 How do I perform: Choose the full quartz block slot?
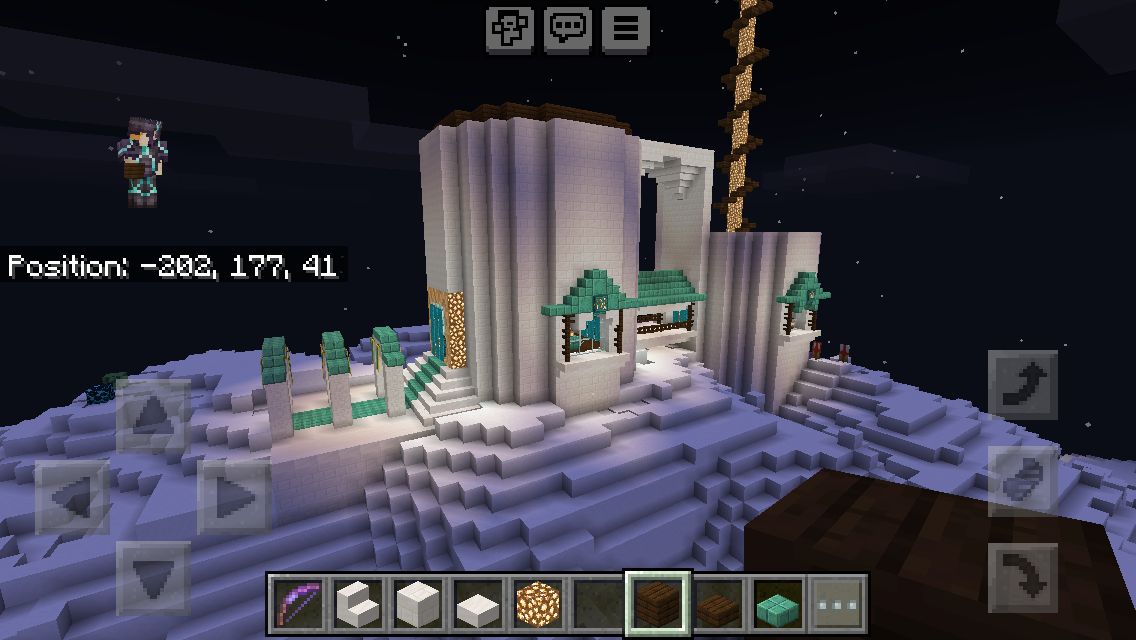tap(417, 603)
